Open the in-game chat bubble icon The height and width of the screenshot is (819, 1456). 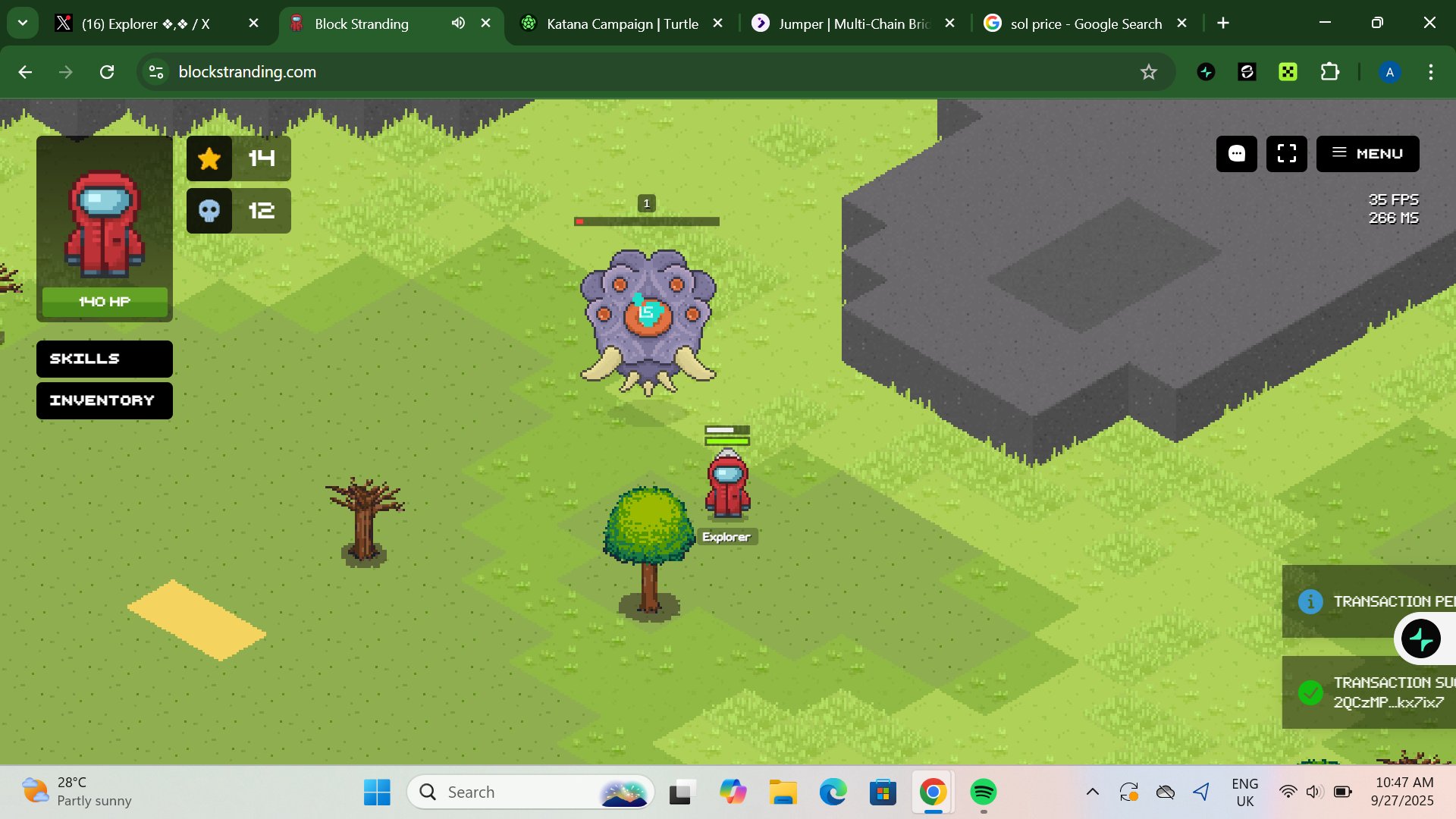coord(1236,154)
